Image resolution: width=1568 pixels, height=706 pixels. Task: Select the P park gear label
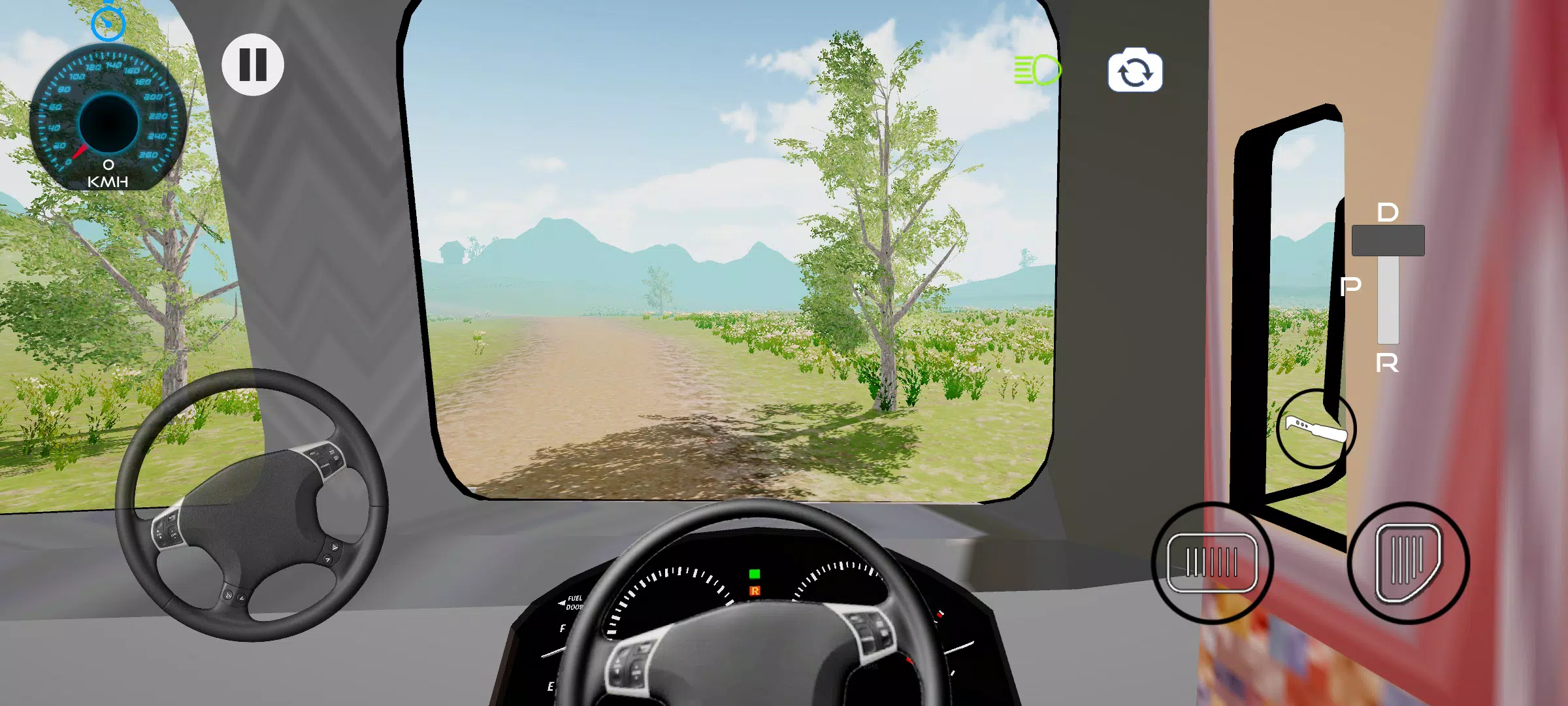point(1350,286)
